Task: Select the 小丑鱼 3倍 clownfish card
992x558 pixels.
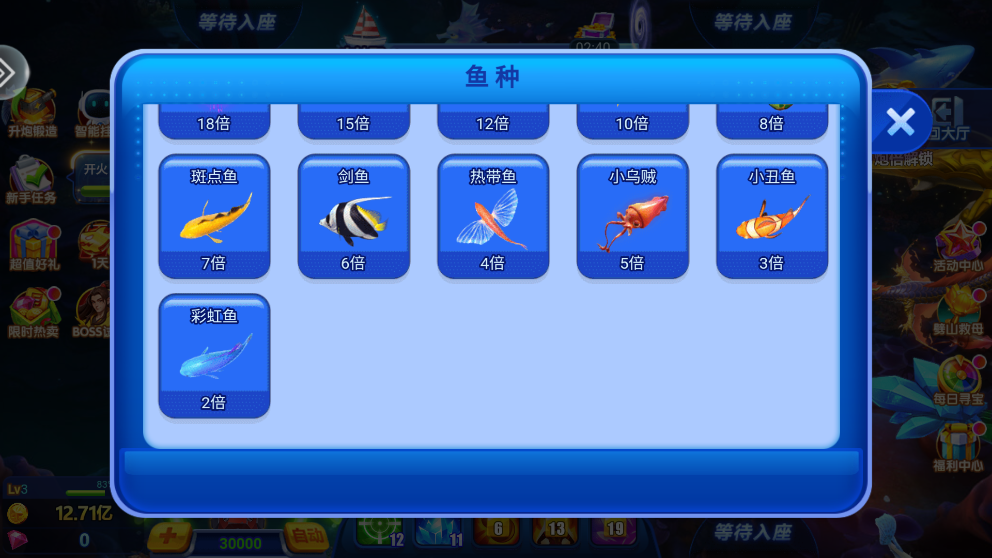Action: pos(772,217)
